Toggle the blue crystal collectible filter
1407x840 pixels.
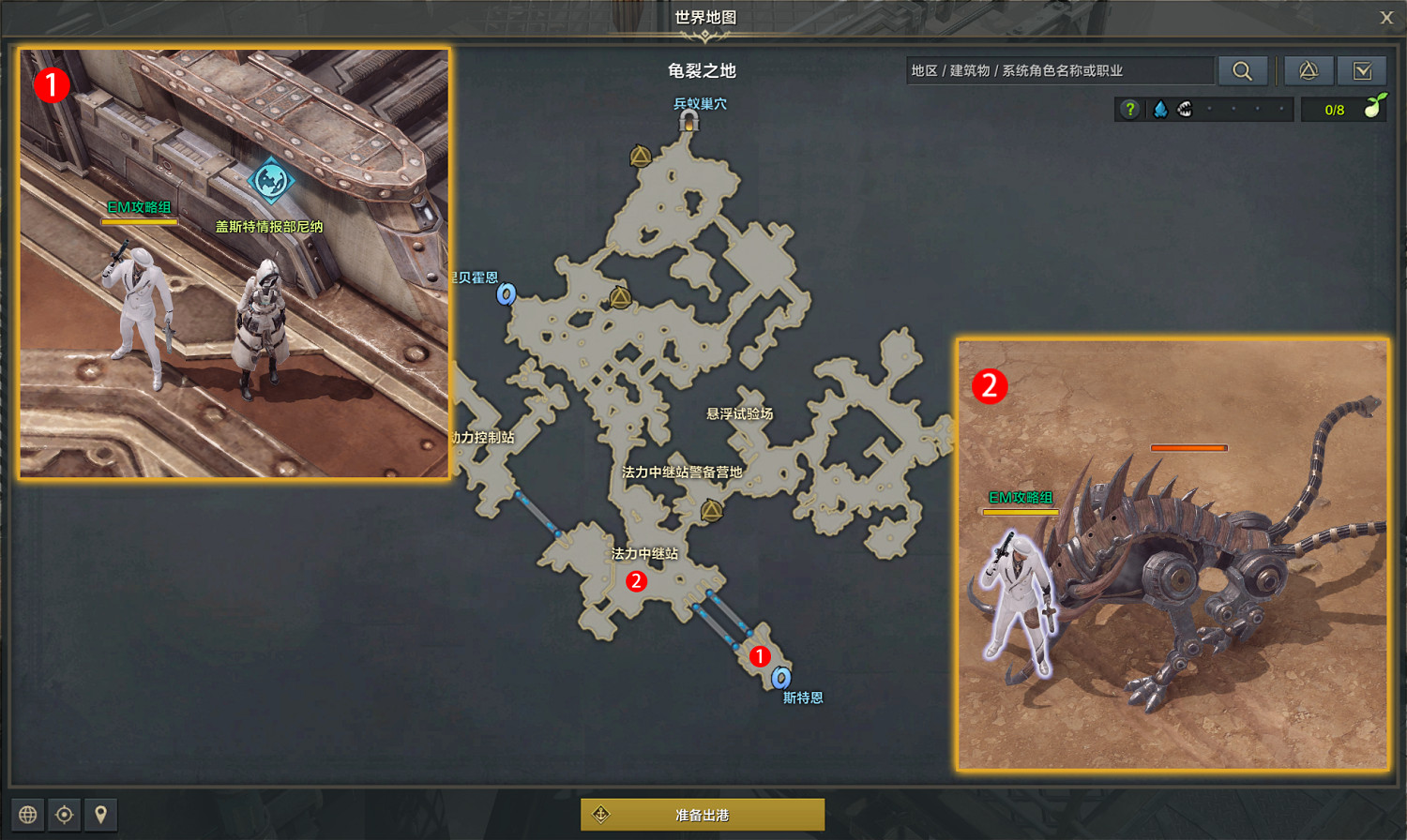point(1160,109)
